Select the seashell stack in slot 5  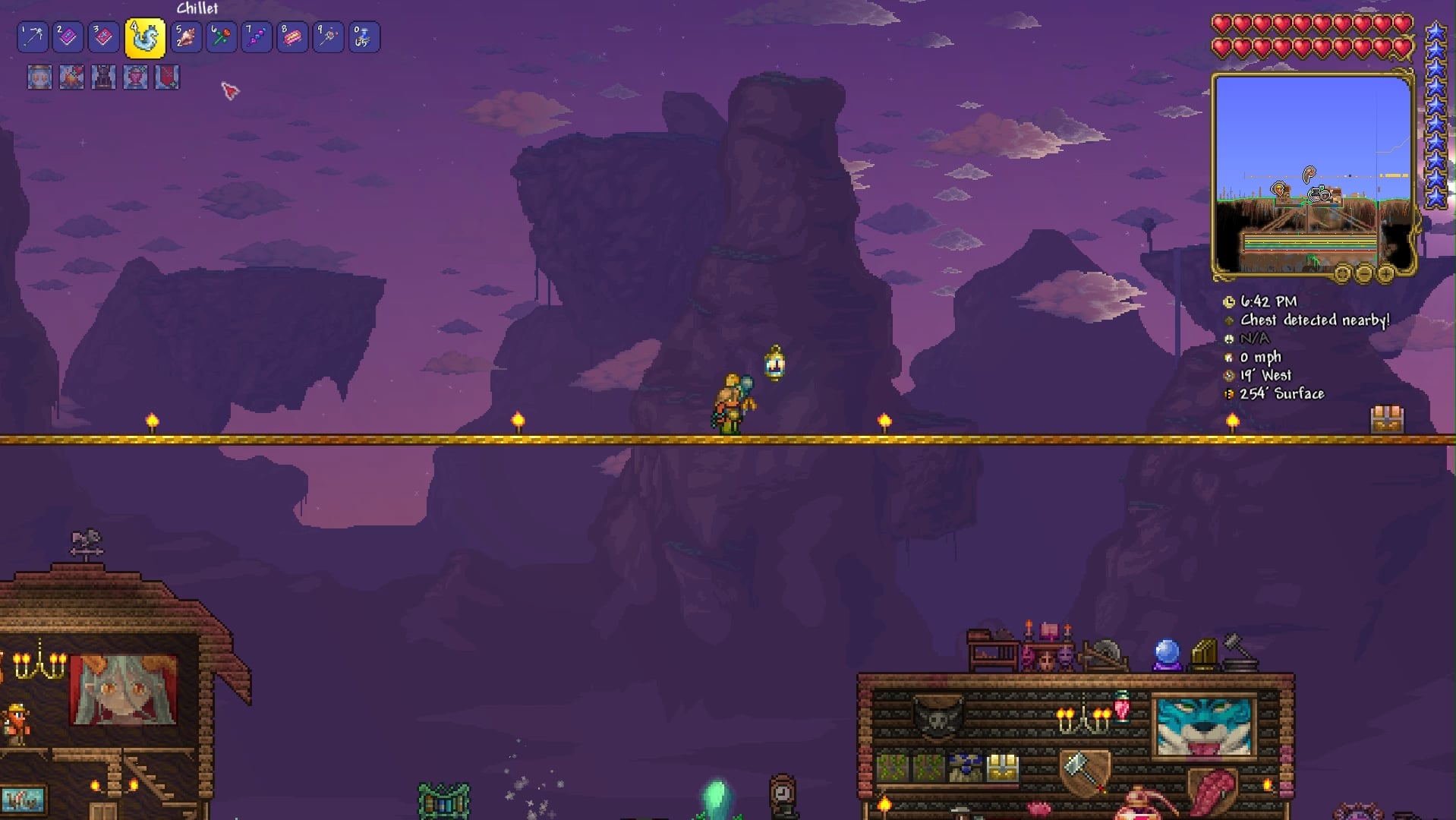[186, 36]
